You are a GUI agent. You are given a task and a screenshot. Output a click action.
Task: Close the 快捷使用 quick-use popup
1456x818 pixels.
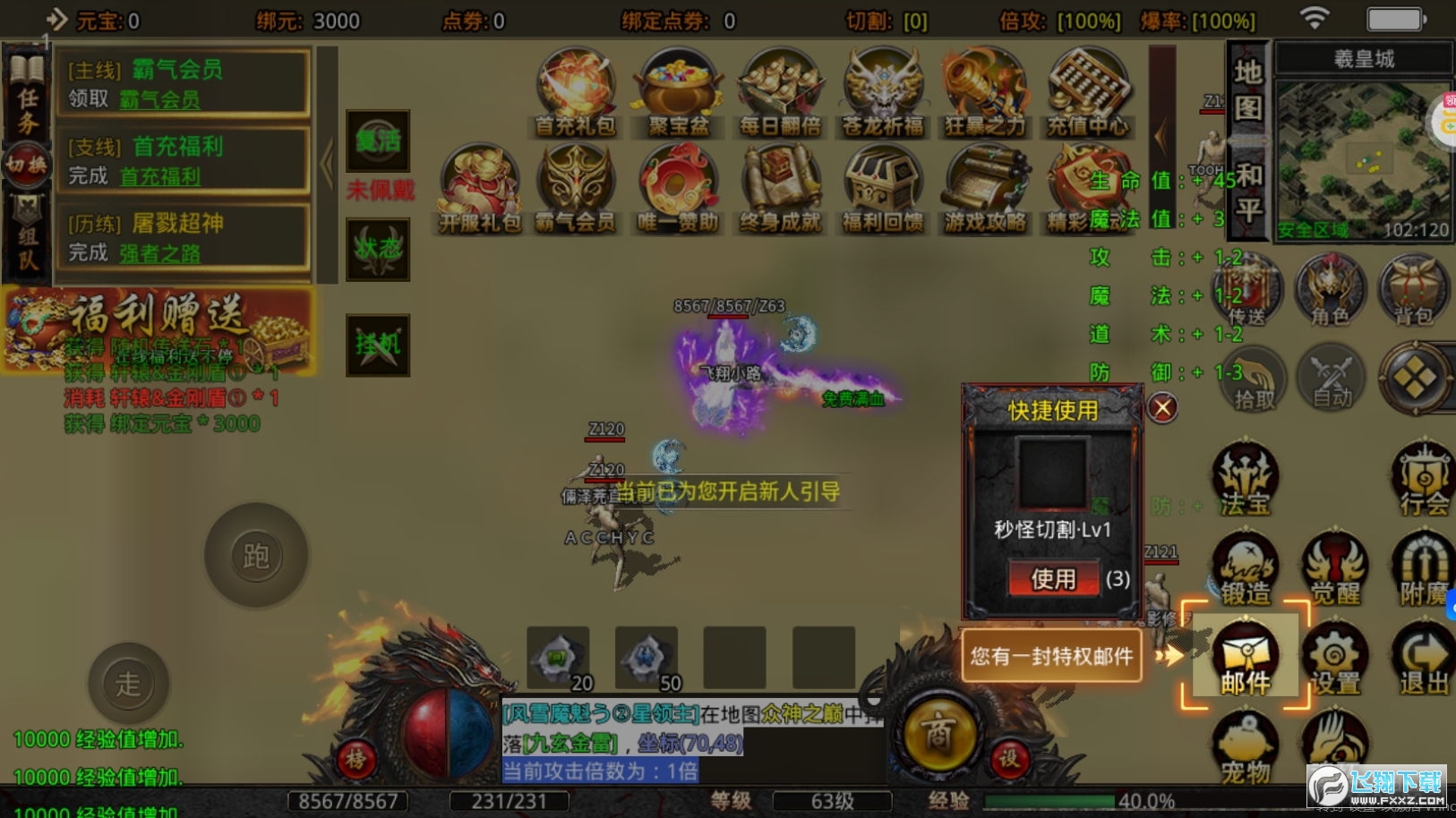(1162, 407)
